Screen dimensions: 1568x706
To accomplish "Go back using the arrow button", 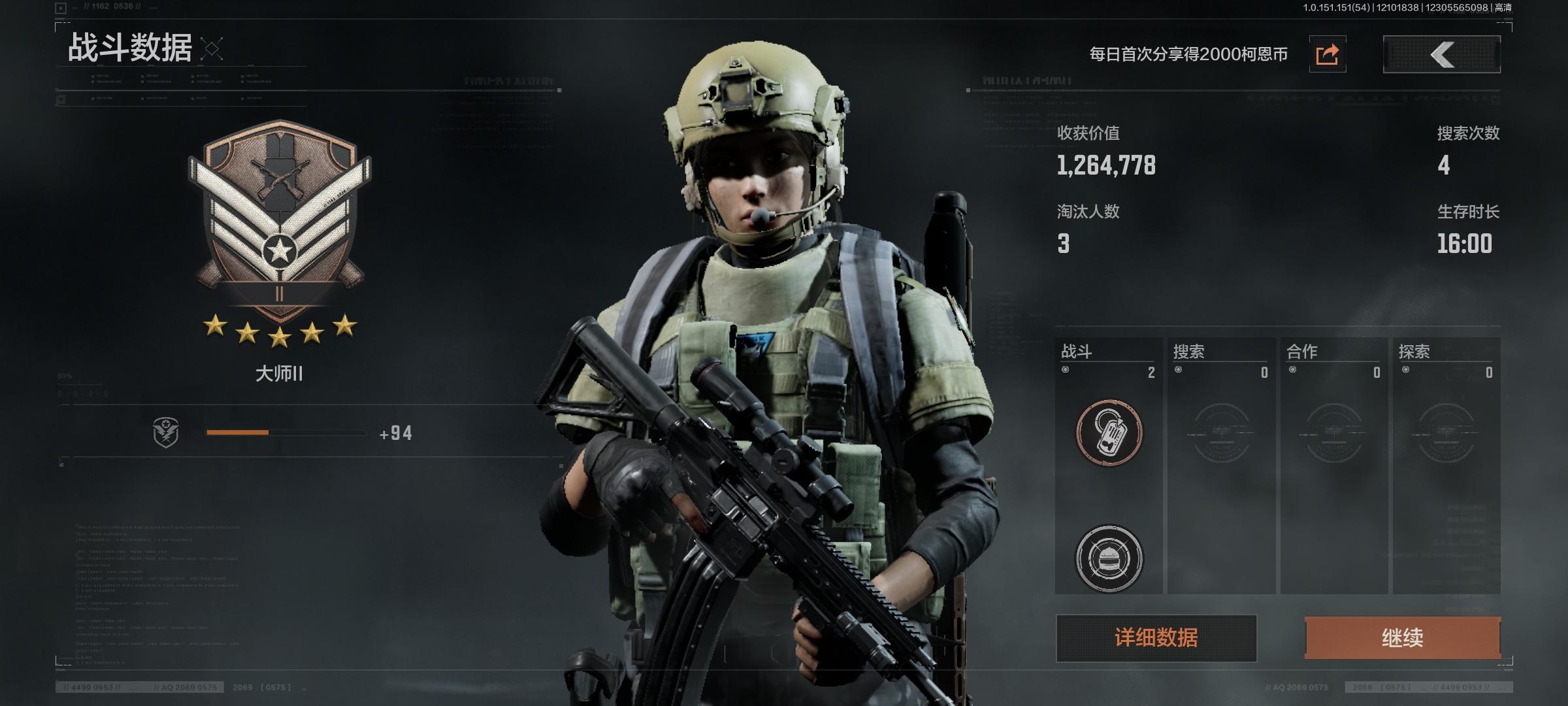I will [x=1441, y=54].
